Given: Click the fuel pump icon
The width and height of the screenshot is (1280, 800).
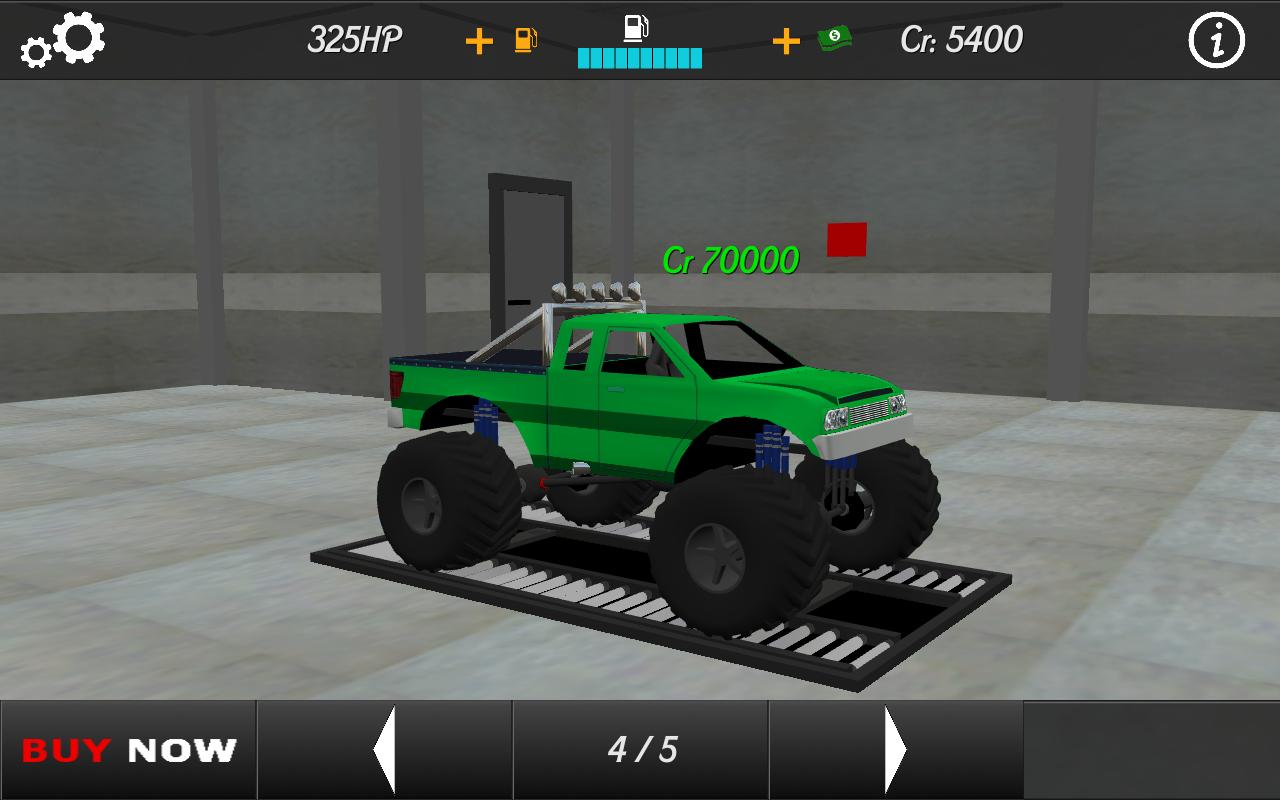Looking at the screenshot, I should pyautogui.click(x=523, y=41).
